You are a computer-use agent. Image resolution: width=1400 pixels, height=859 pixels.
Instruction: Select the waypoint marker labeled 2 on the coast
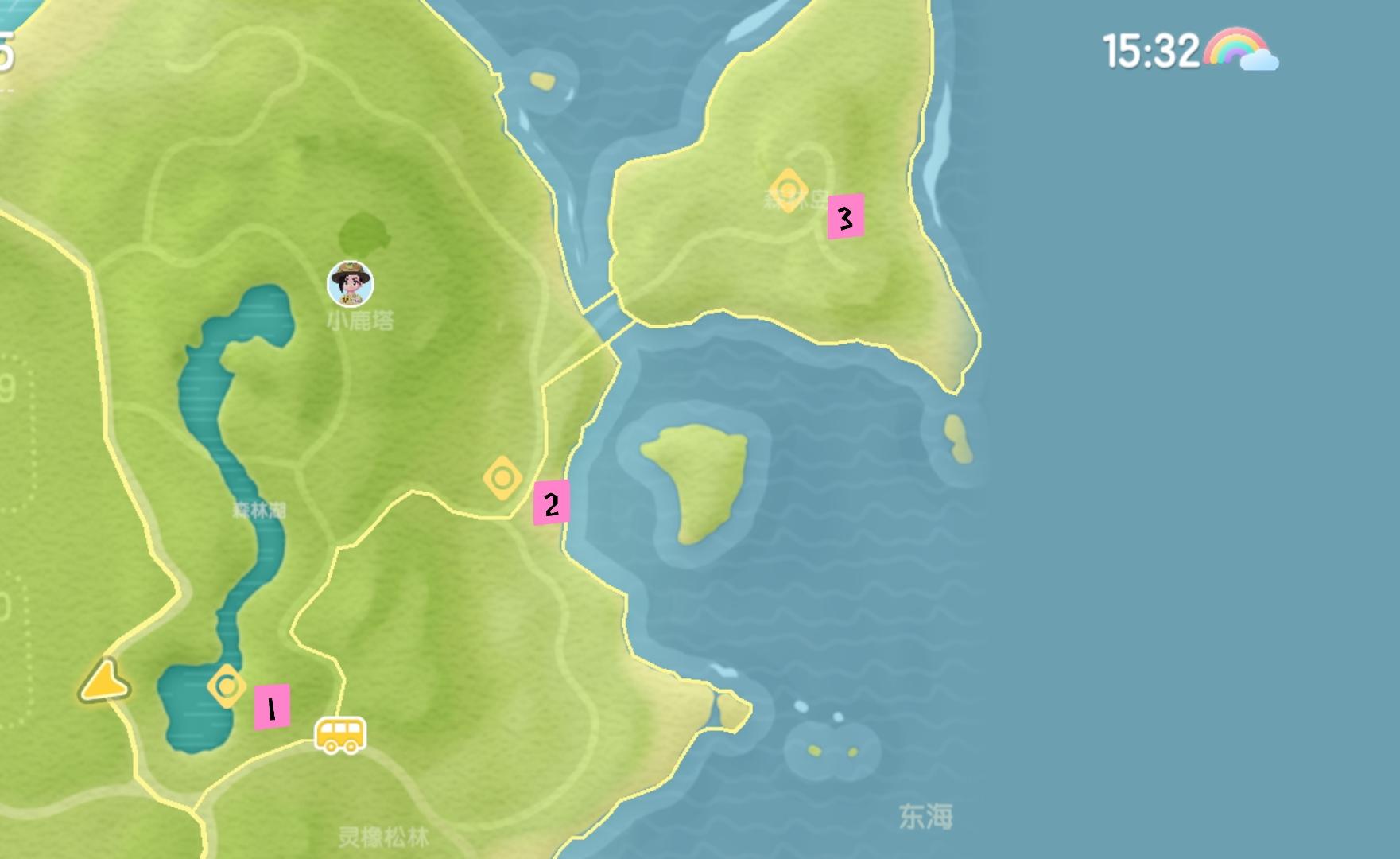[x=502, y=479]
